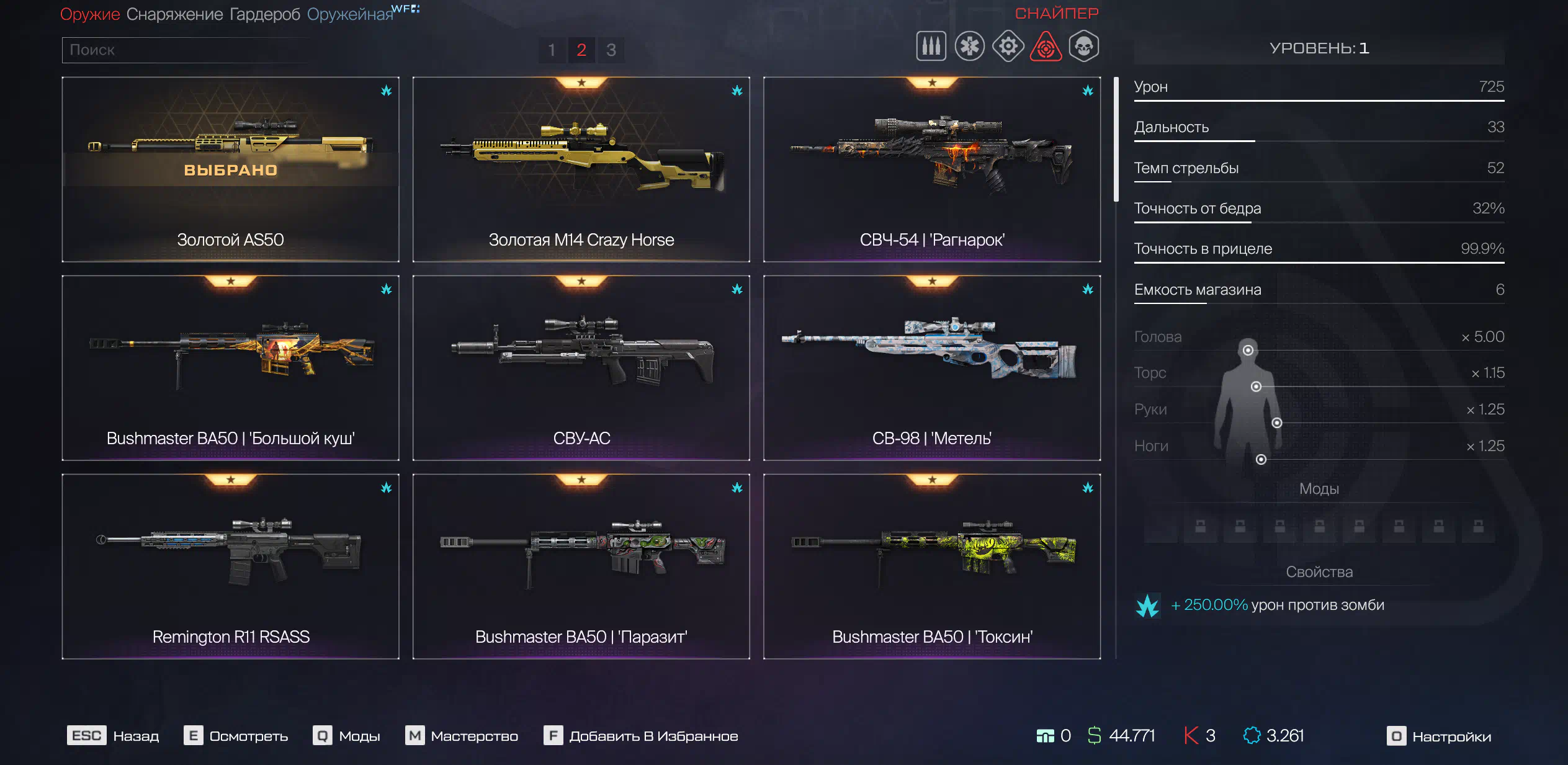The height and width of the screenshot is (765, 1568).
Task: Open the Гардероб tab
Action: (264, 14)
